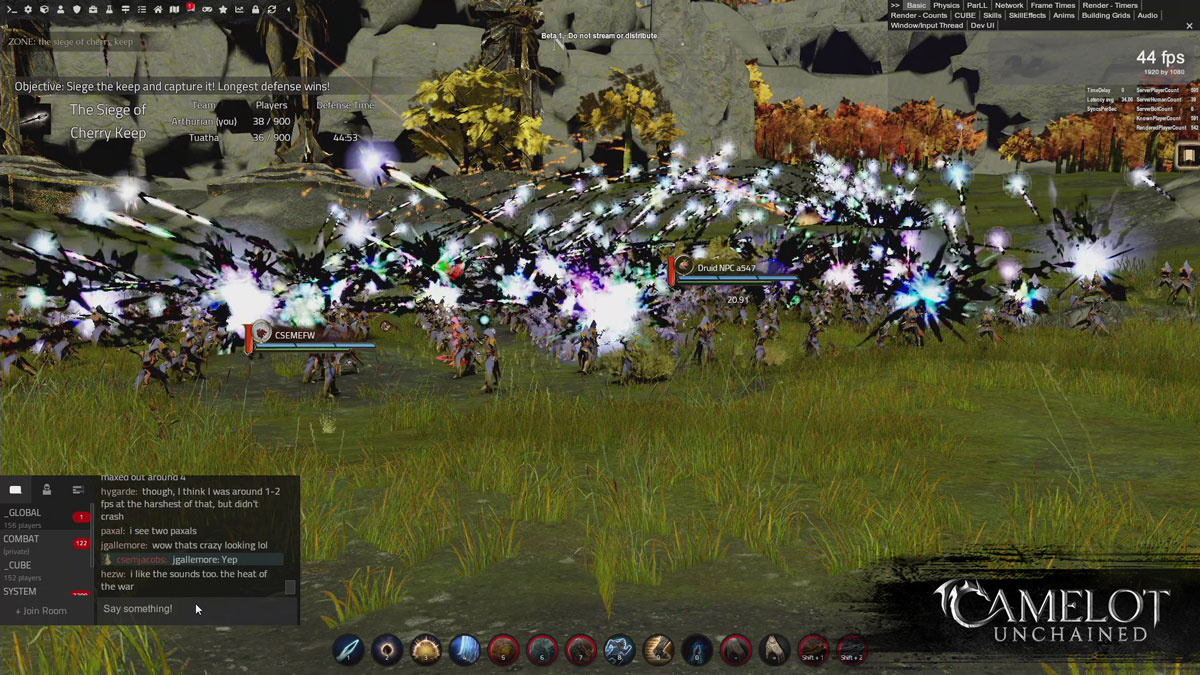Switch to the Physics debug tab
This screenshot has height=675, width=1200.
pos(946,6)
